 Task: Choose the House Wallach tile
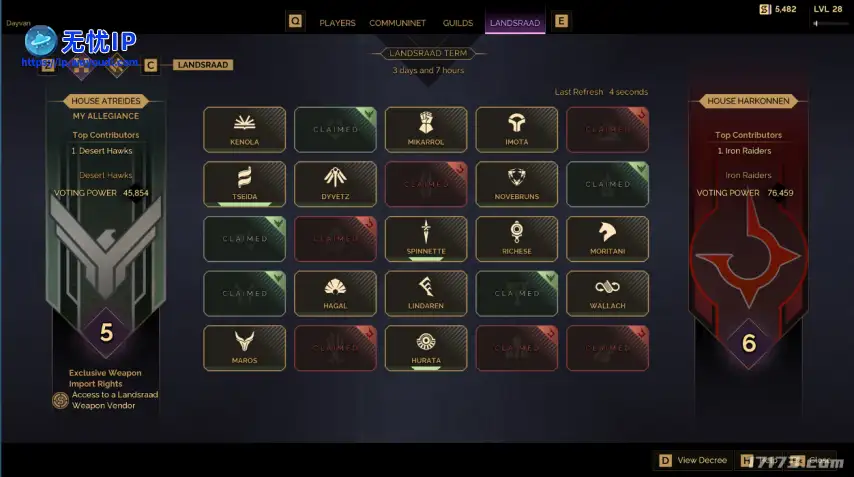607,293
